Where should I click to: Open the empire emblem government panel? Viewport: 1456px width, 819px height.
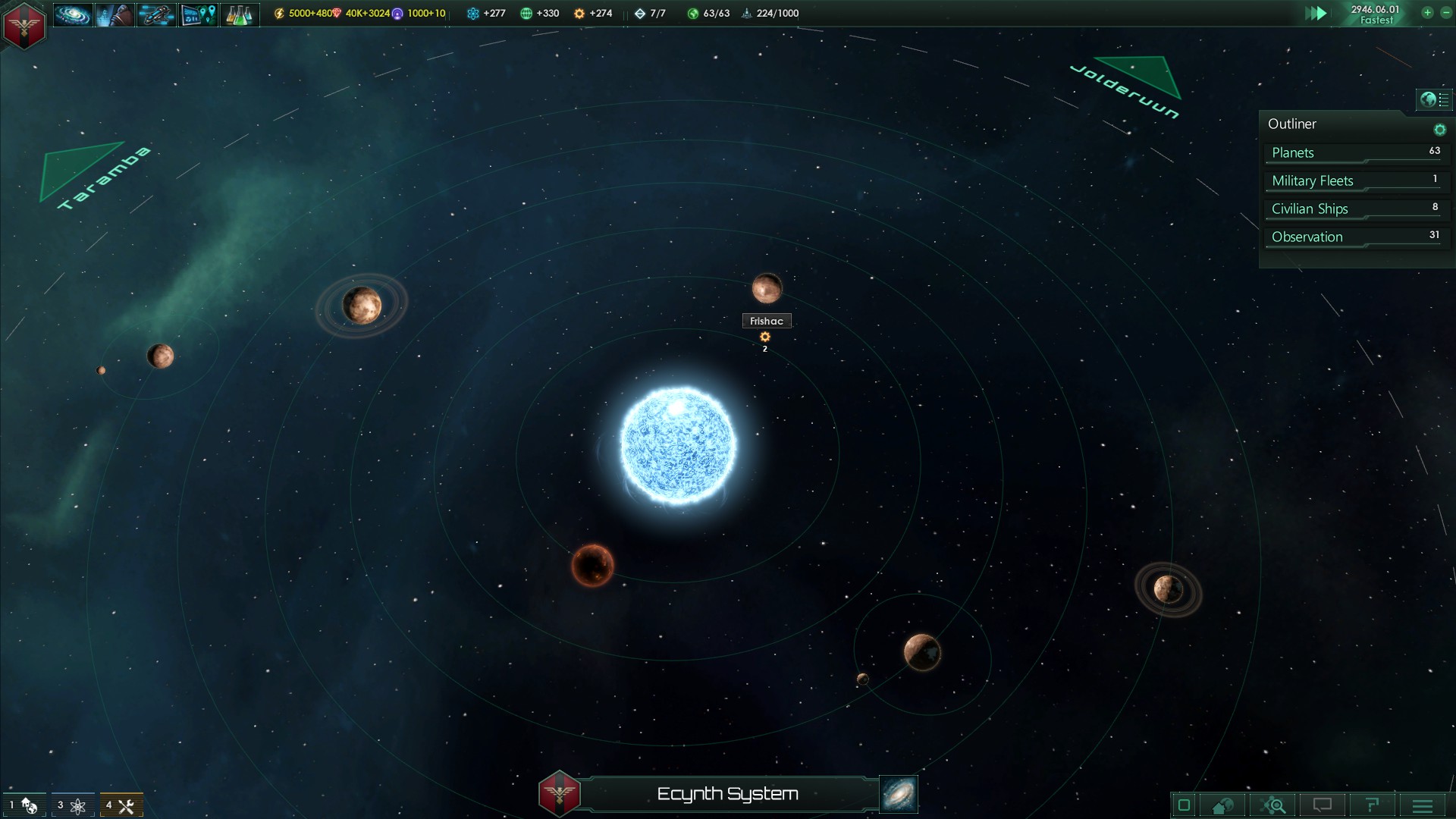pyautogui.click(x=24, y=25)
